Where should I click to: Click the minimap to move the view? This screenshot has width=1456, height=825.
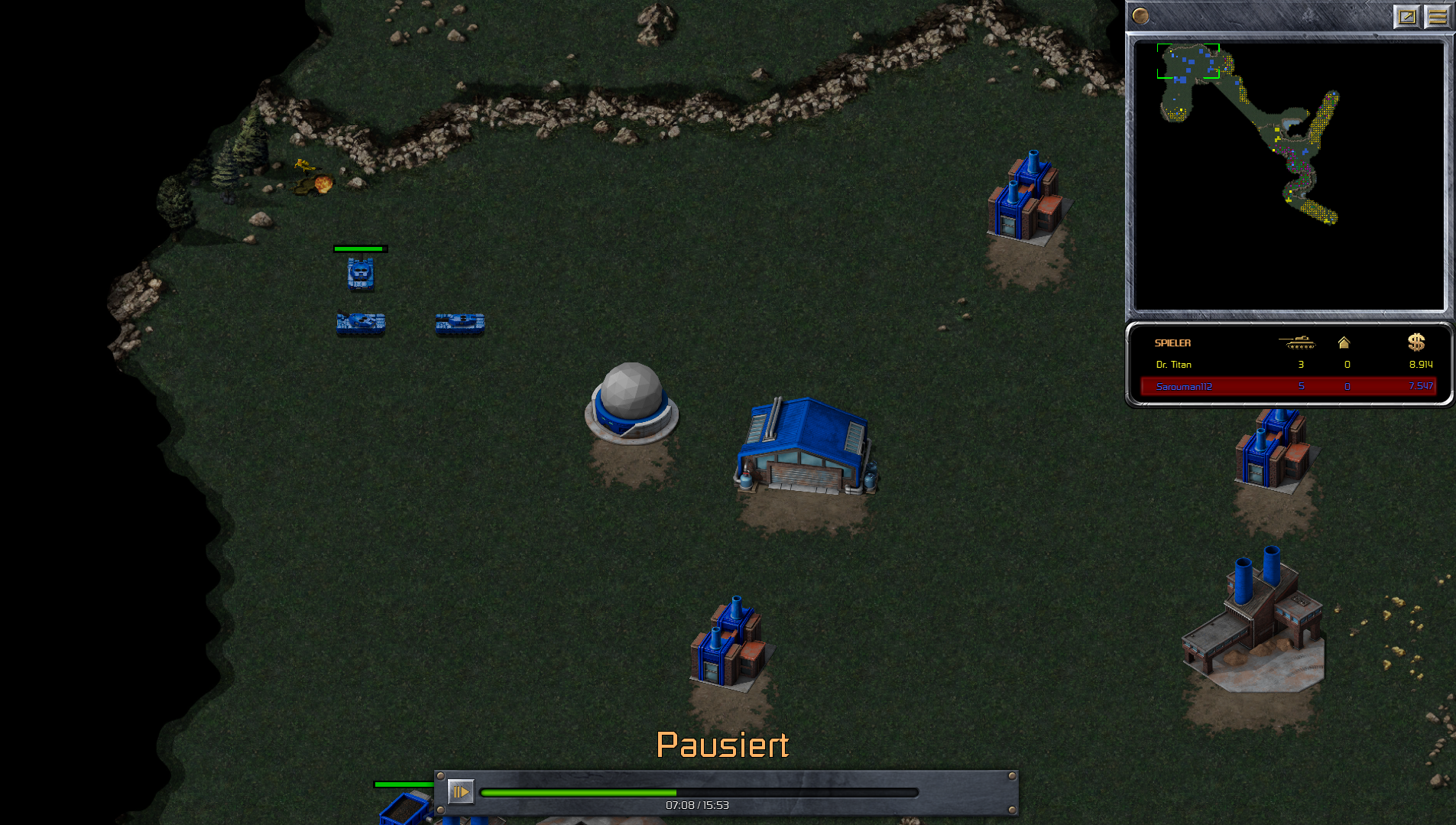click(x=1289, y=176)
